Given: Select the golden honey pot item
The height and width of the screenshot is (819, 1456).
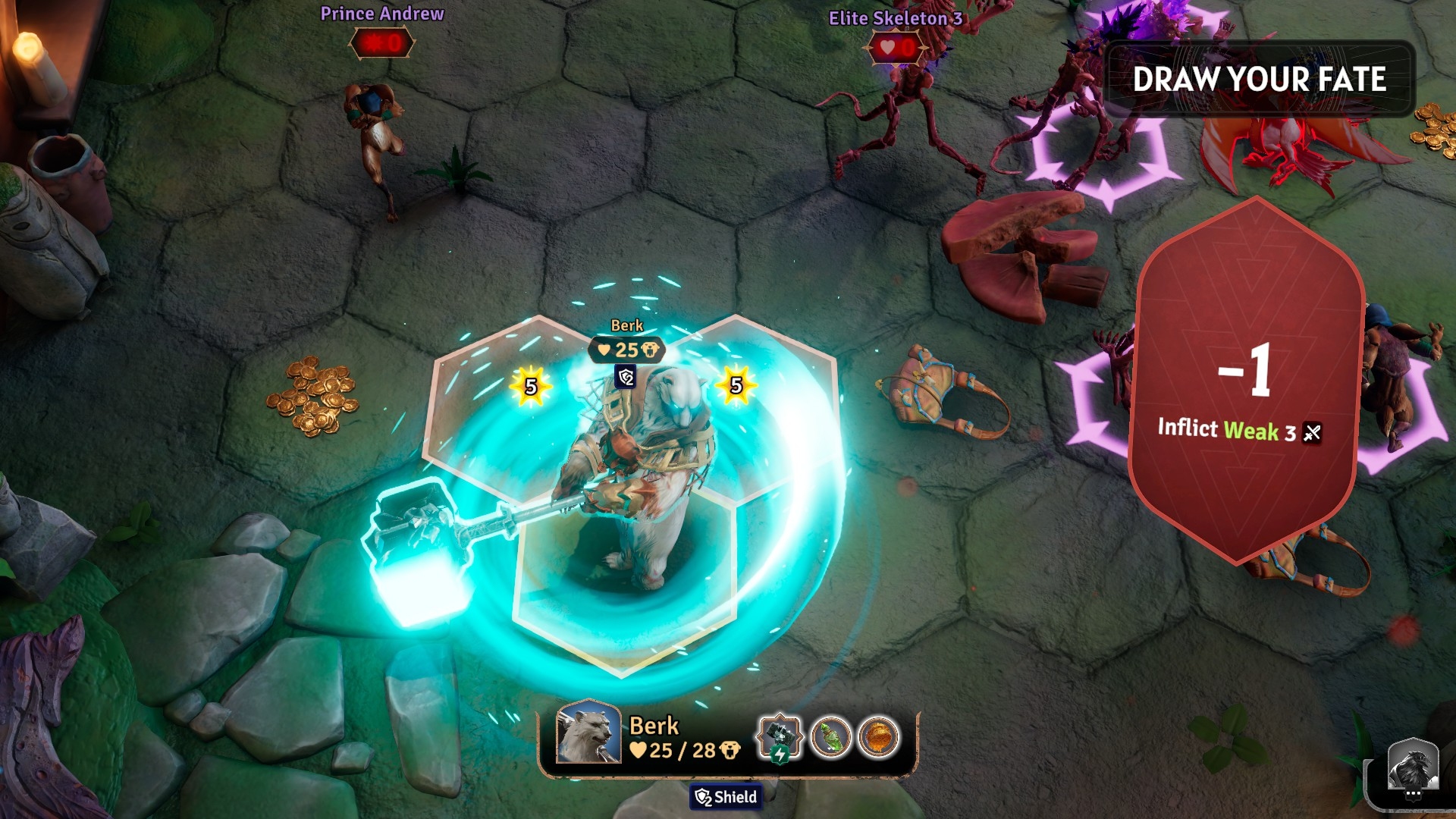Looking at the screenshot, I should click(878, 737).
